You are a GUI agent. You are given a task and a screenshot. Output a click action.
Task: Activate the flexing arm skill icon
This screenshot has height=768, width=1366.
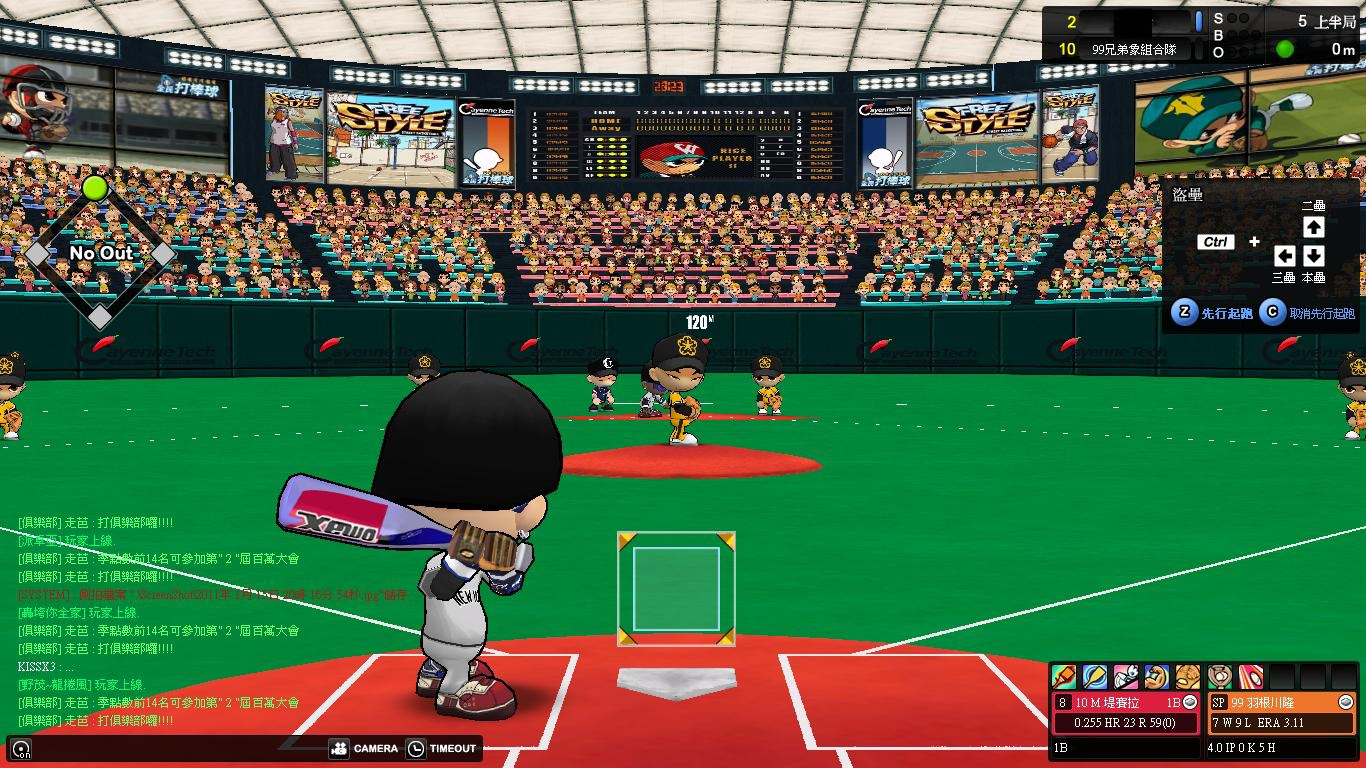(x=1157, y=677)
